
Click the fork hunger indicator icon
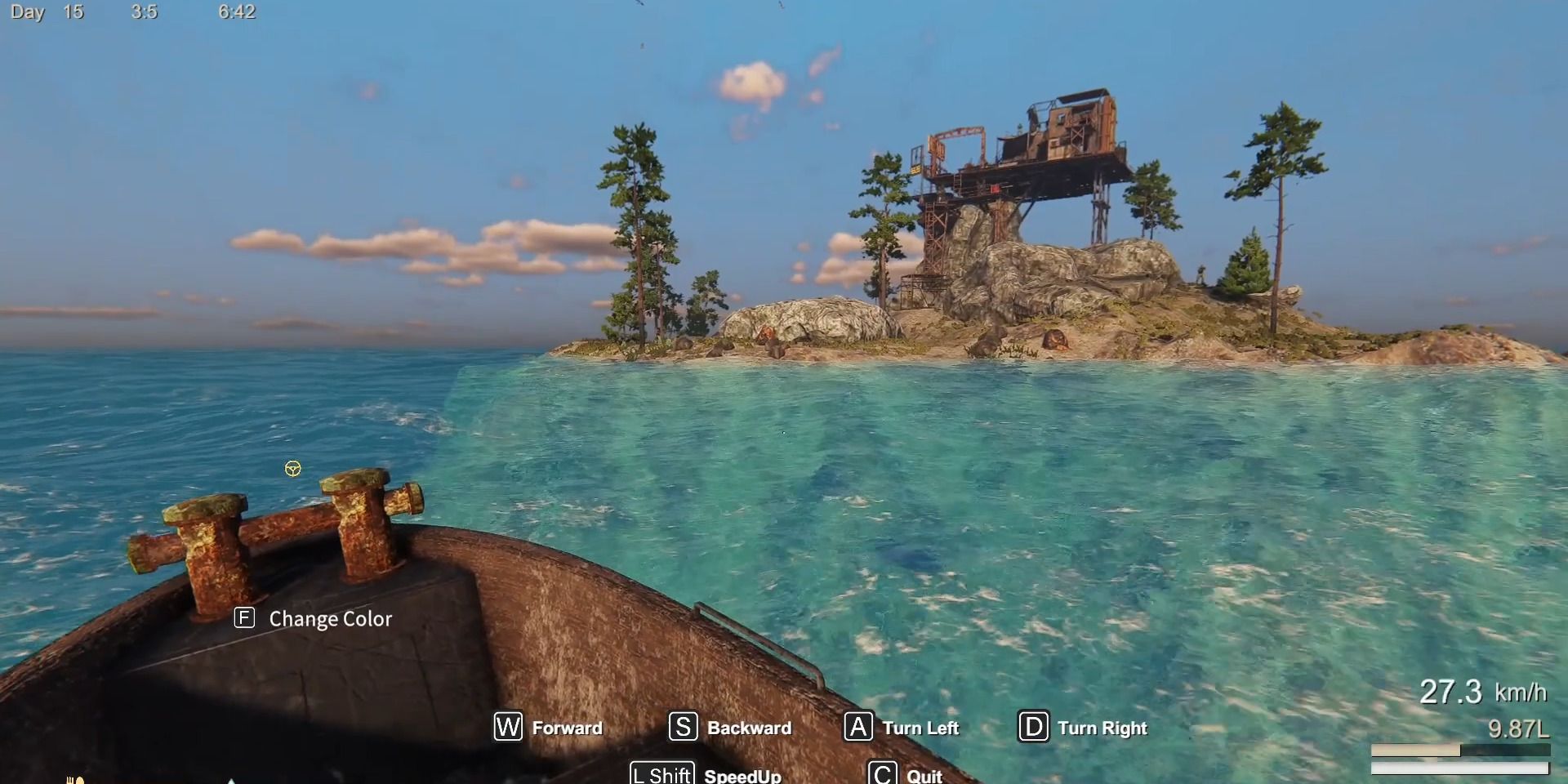(72, 781)
